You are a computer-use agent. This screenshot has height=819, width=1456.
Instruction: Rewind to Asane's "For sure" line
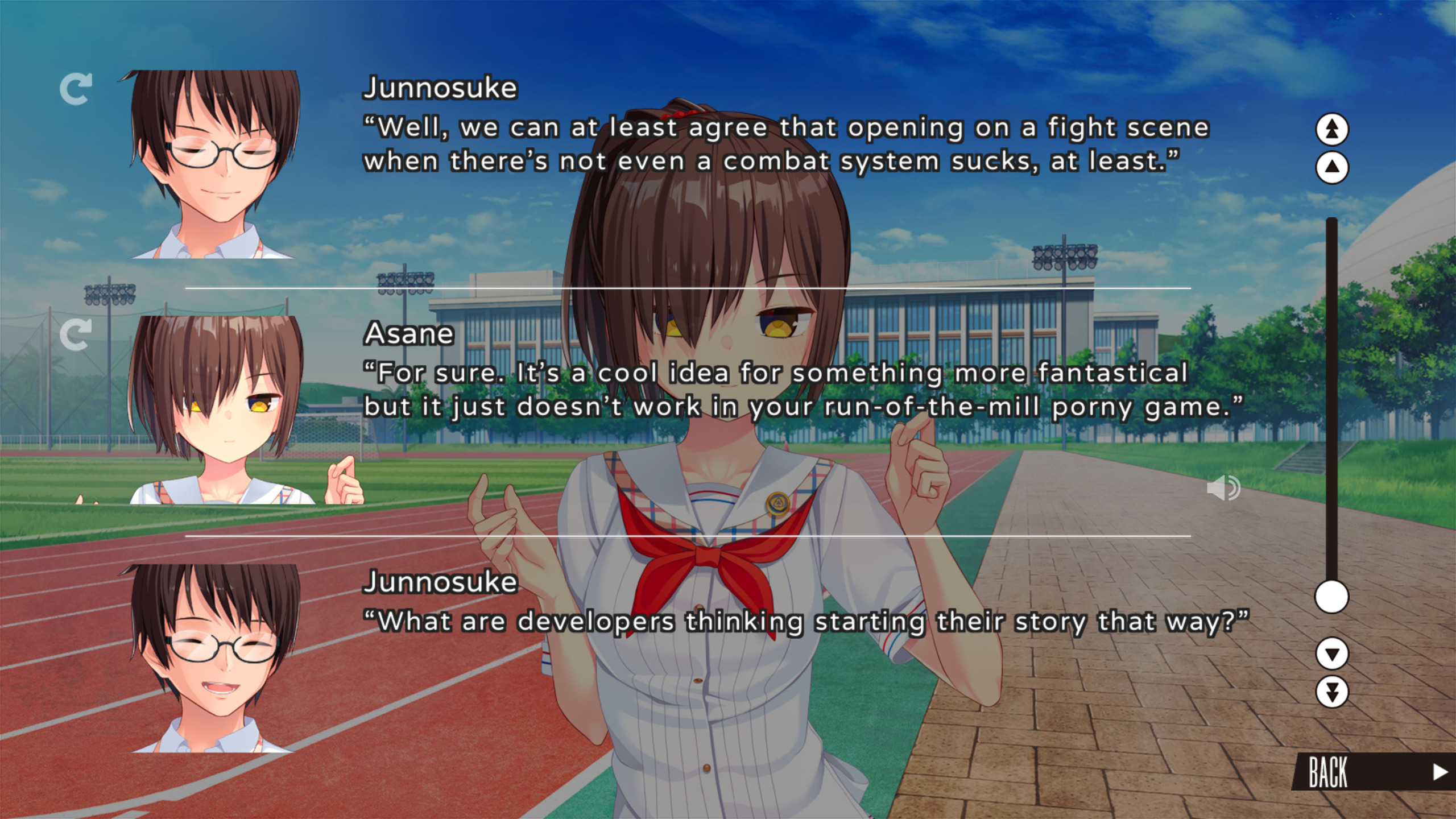(76, 334)
